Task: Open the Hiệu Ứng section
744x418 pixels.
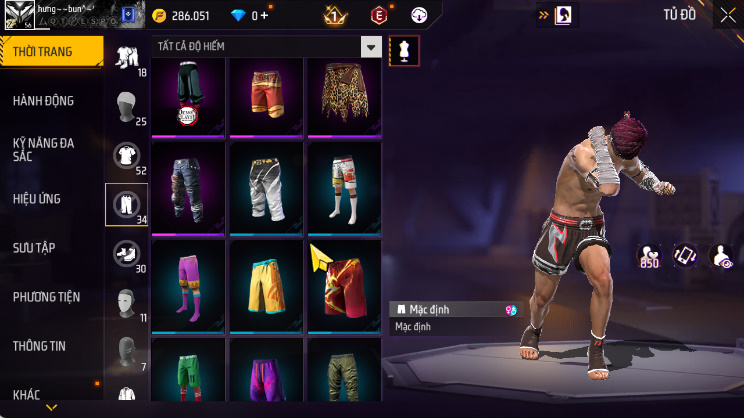Action: 39,199
